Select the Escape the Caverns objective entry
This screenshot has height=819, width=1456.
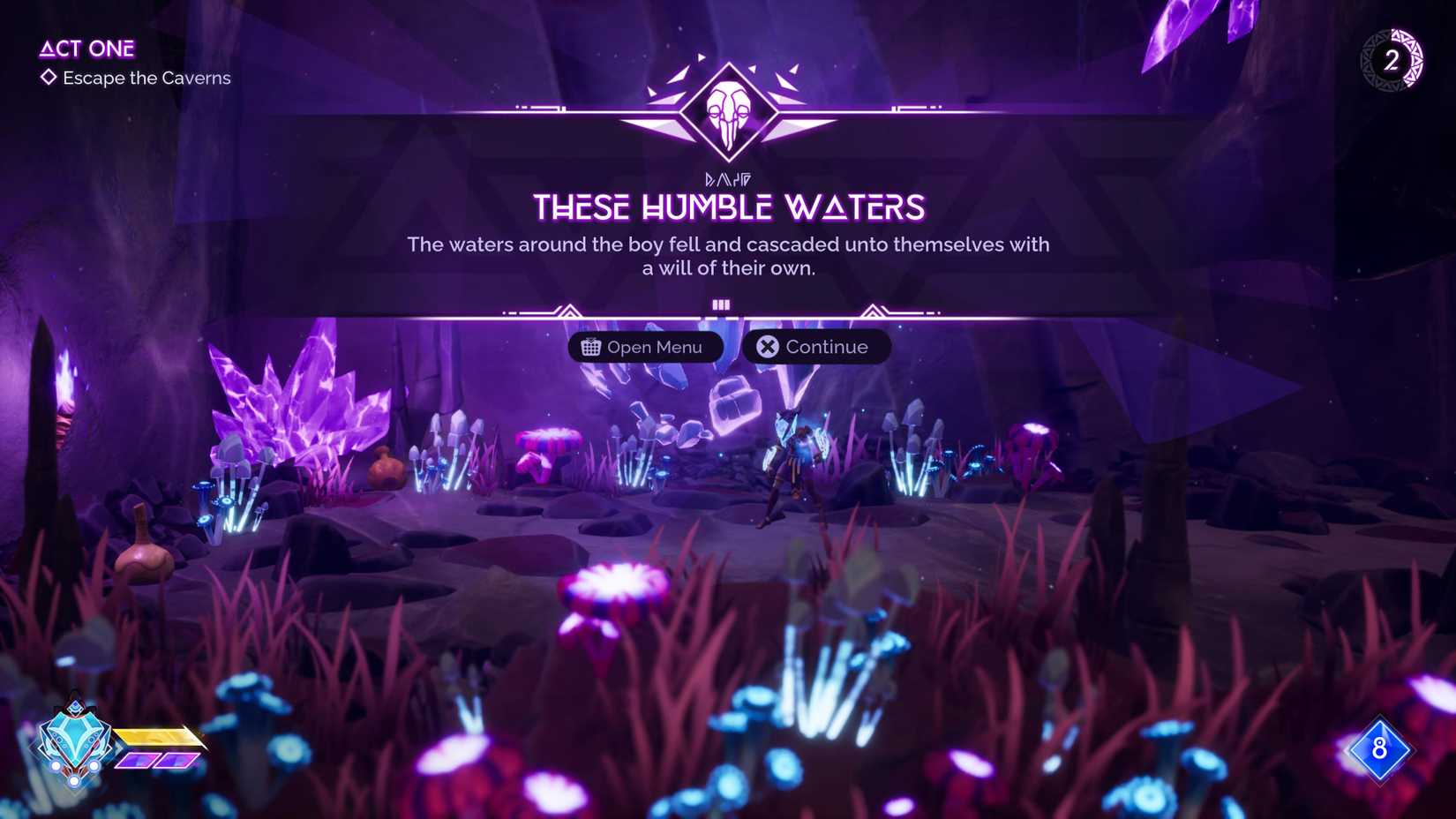pyautogui.click(x=146, y=78)
